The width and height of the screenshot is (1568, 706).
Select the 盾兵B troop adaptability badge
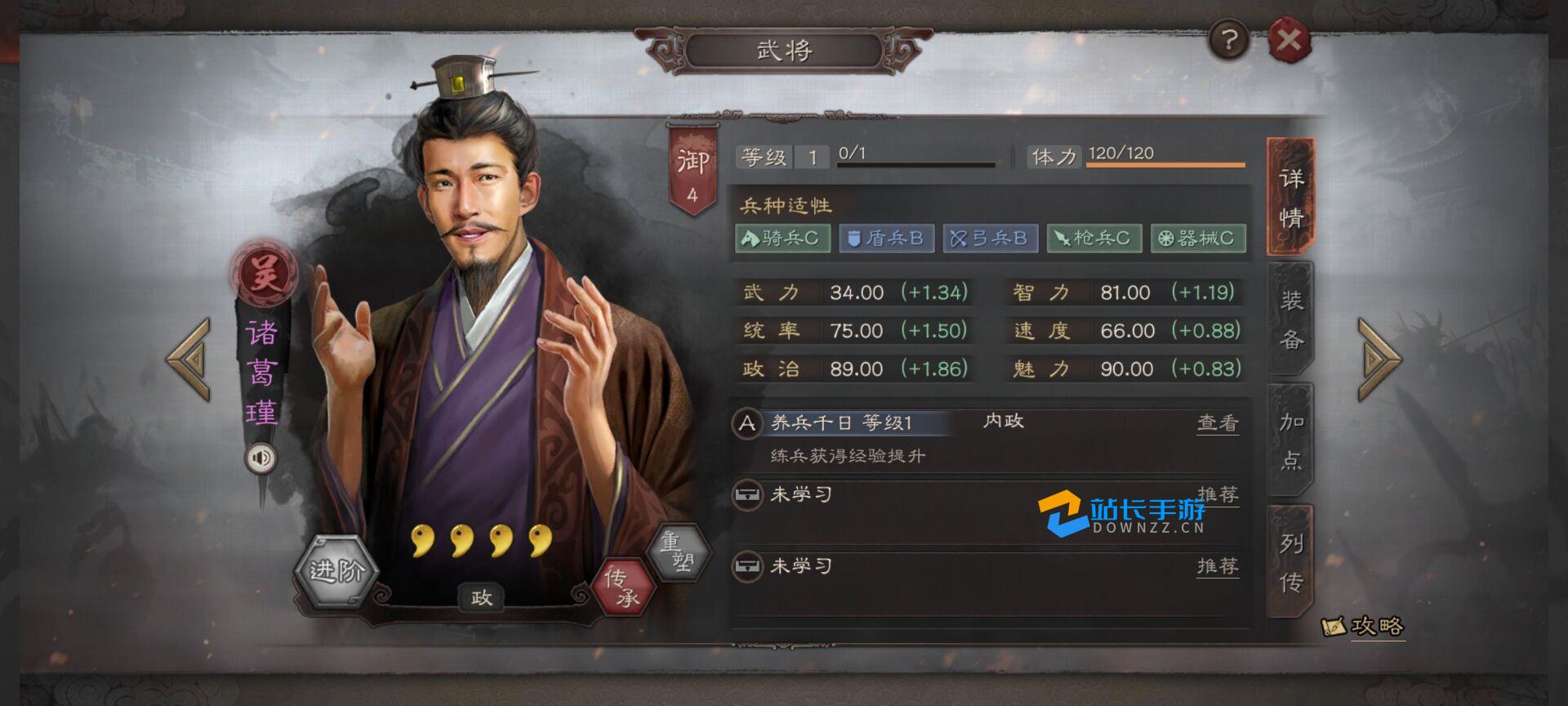point(888,239)
